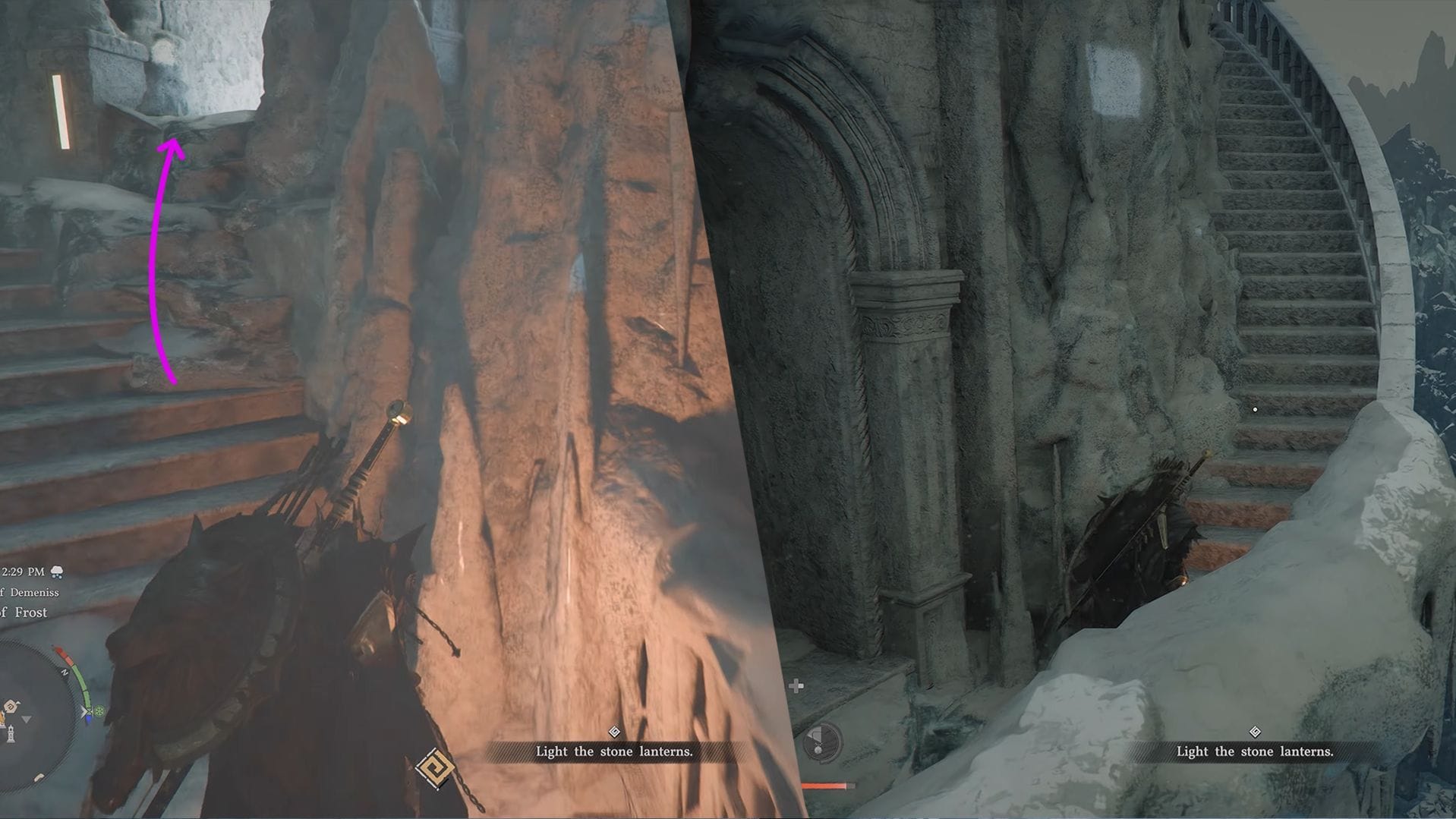Click the 2:29 PM time display
The image size is (1456, 819).
[x=23, y=572]
